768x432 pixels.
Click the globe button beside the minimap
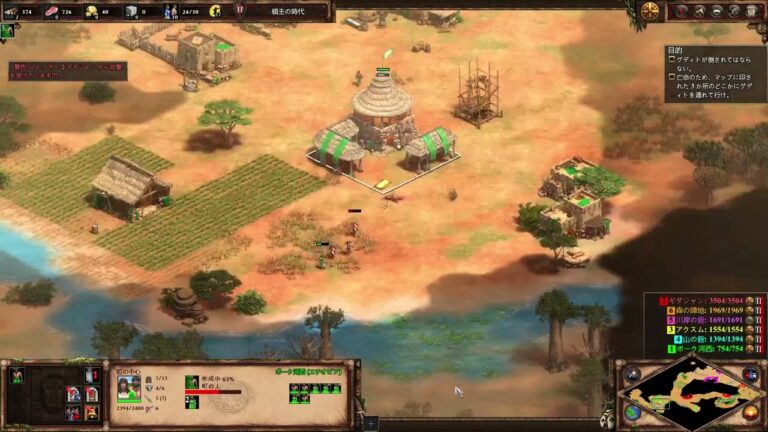click(x=634, y=410)
